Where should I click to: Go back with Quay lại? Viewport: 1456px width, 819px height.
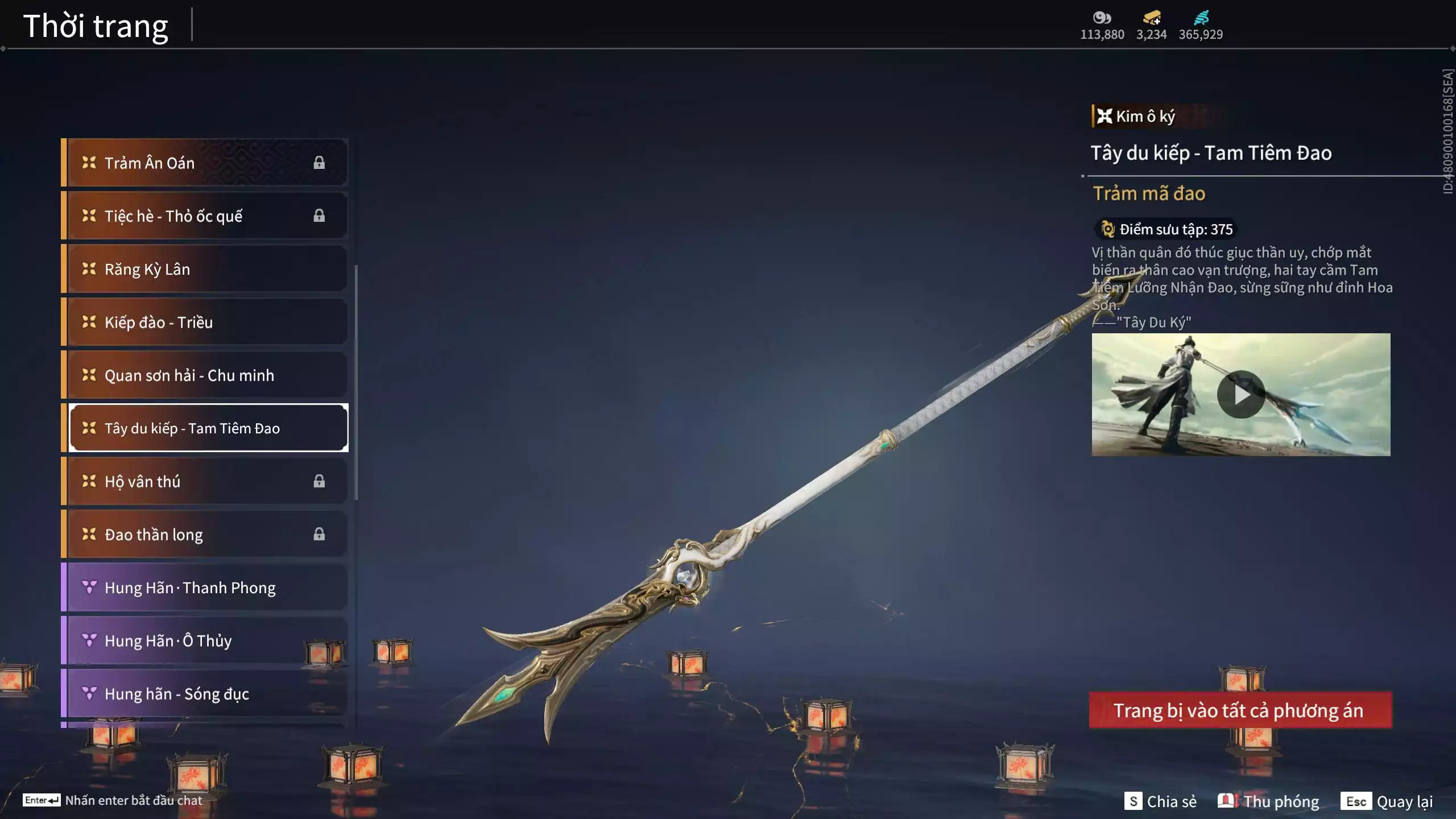pyautogui.click(x=1387, y=801)
